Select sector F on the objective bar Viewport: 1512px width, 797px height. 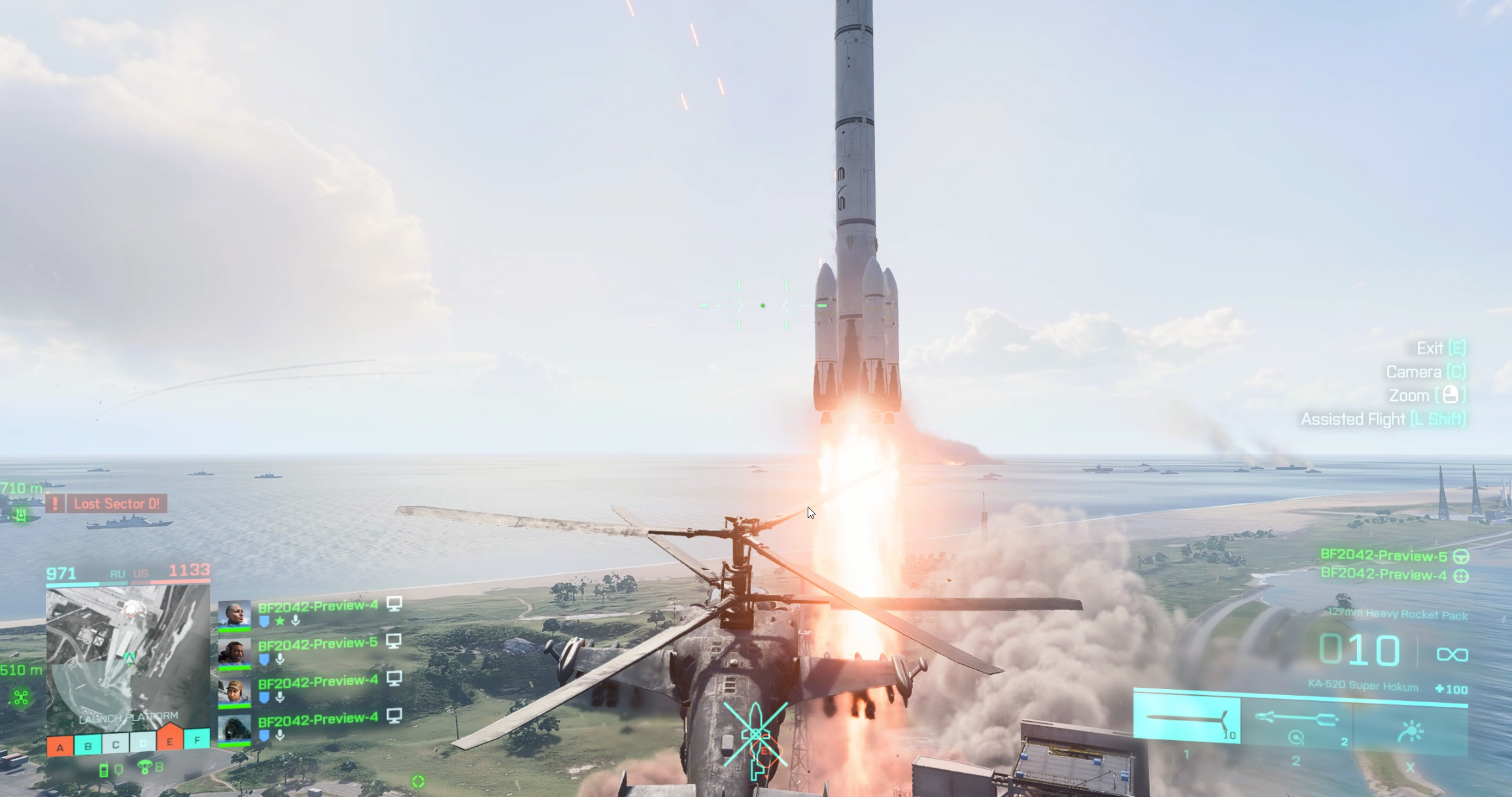tap(197, 739)
